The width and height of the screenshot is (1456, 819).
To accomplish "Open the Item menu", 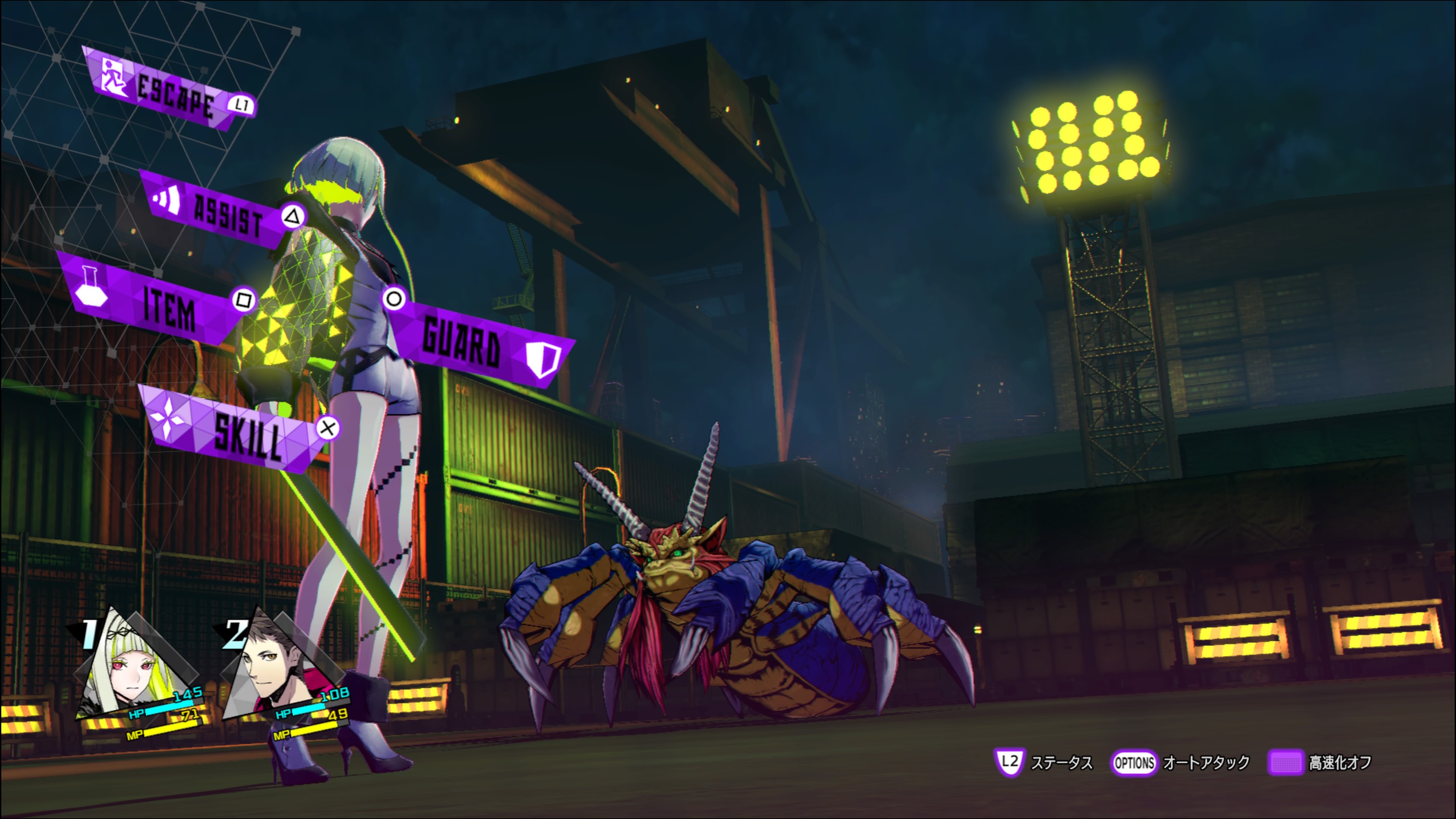I will pyautogui.click(x=158, y=303).
